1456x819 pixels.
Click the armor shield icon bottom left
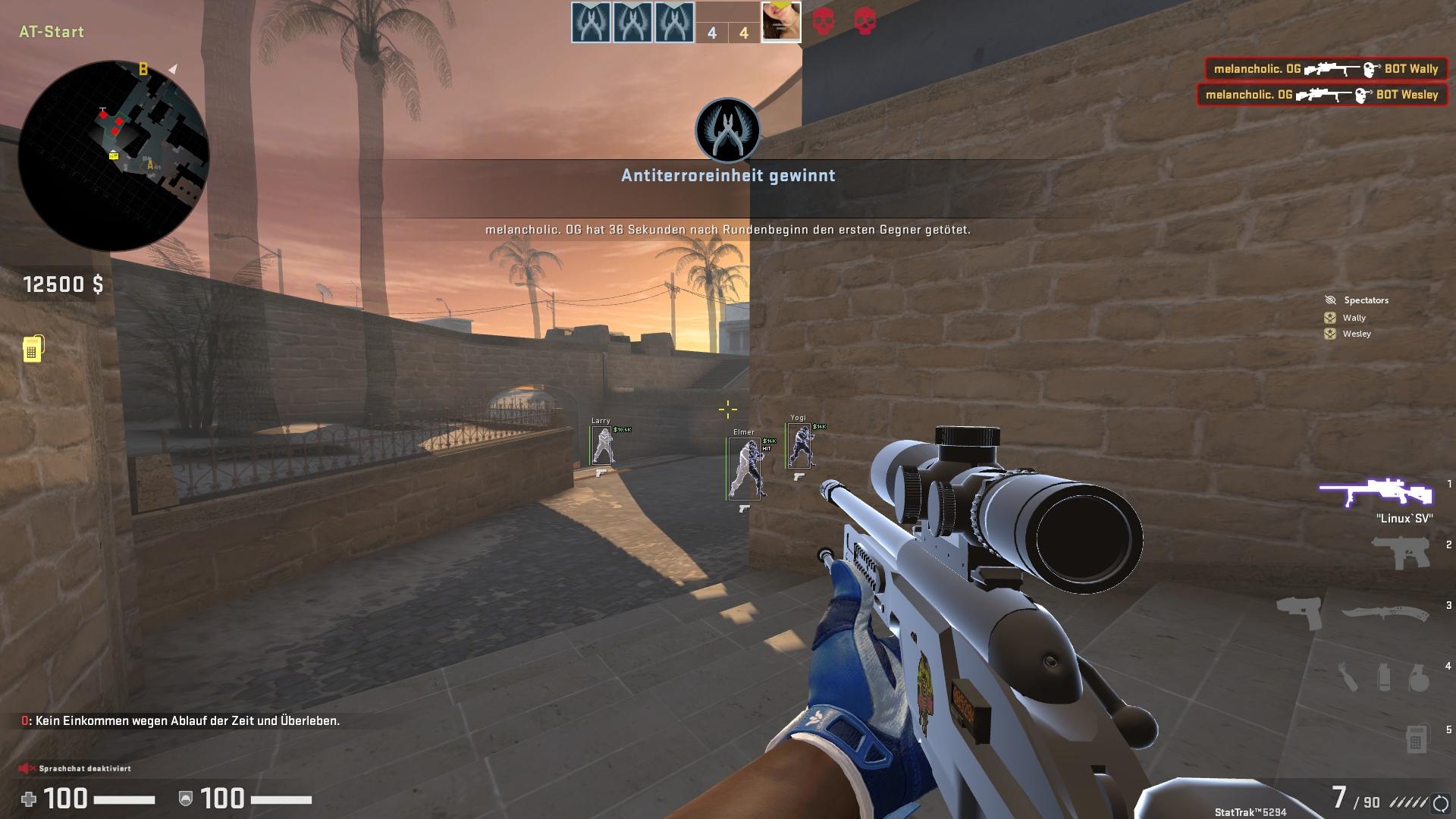[x=184, y=800]
